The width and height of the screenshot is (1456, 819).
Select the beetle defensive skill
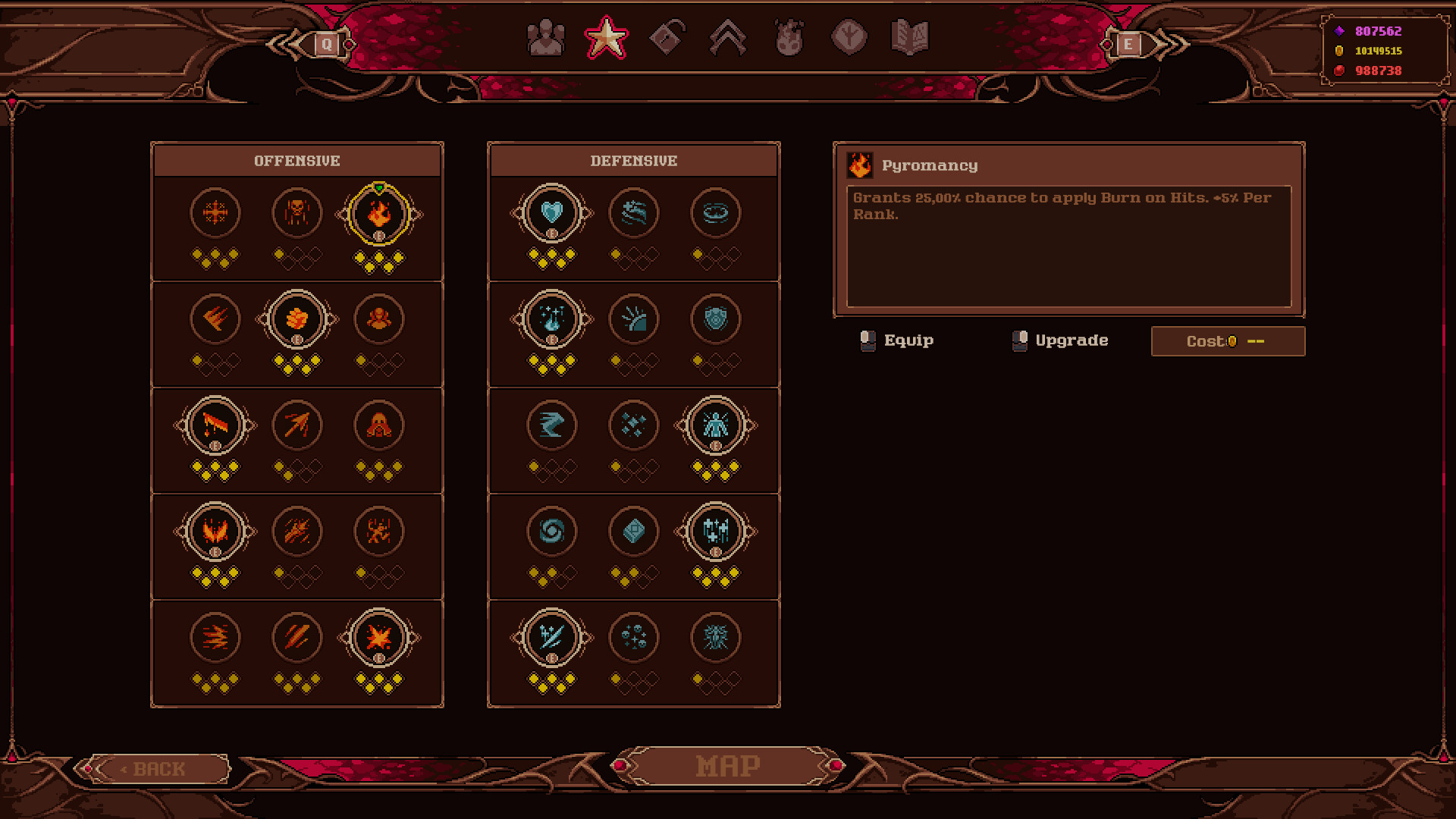coord(715,638)
